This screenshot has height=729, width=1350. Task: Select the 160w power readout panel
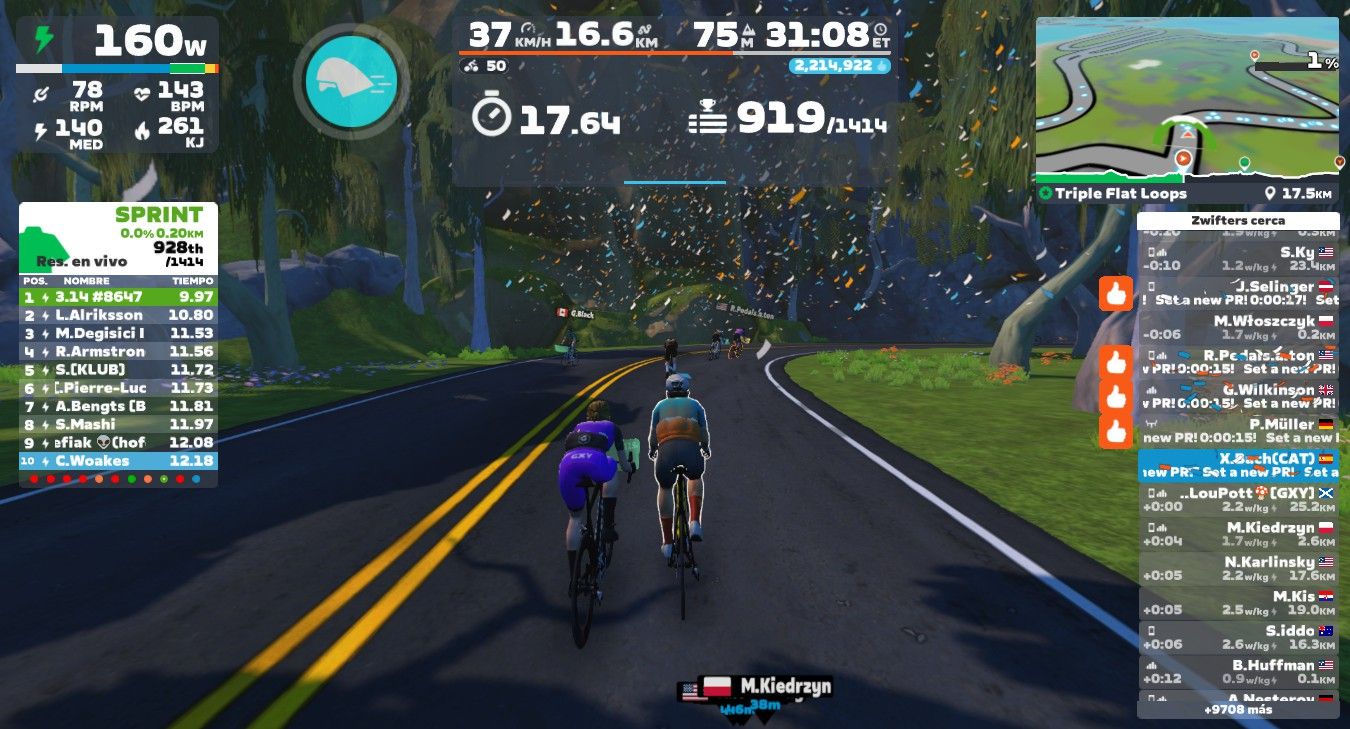pyautogui.click(x=117, y=44)
